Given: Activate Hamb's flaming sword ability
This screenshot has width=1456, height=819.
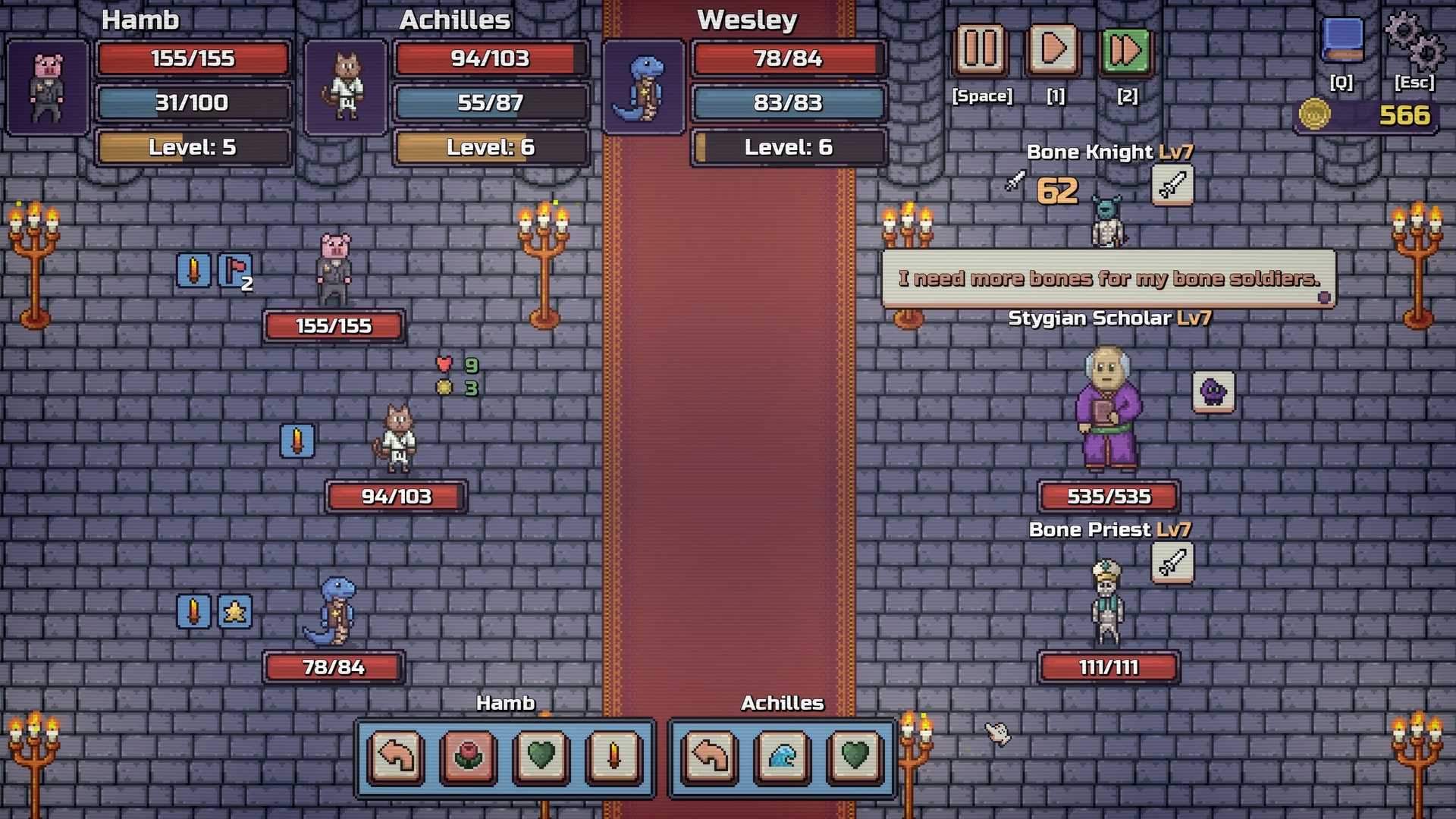Looking at the screenshot, I should (613, 756).
